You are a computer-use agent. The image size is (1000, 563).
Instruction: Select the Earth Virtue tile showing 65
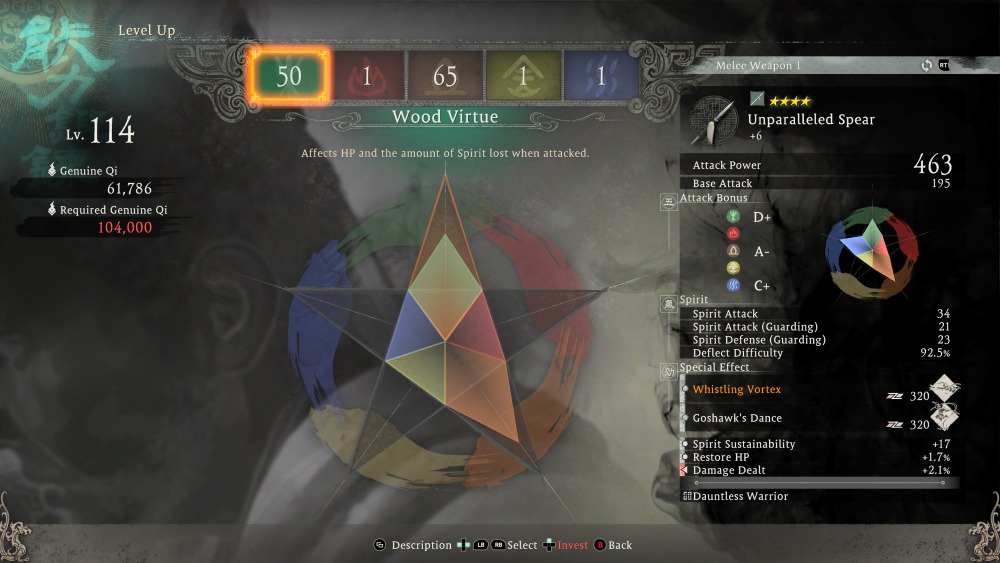click(445, 76)
